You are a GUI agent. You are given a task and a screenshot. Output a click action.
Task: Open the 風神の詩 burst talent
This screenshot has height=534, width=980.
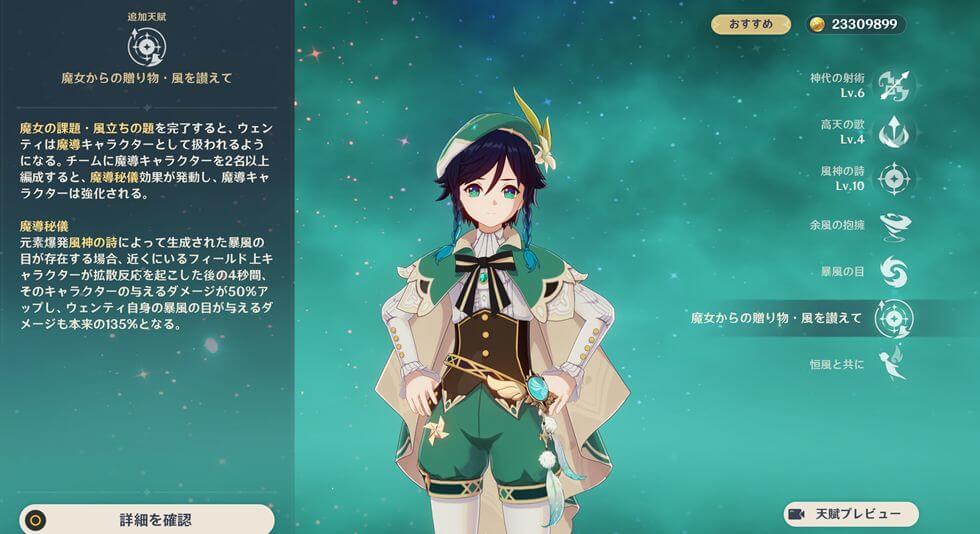(x=891, y=179)
